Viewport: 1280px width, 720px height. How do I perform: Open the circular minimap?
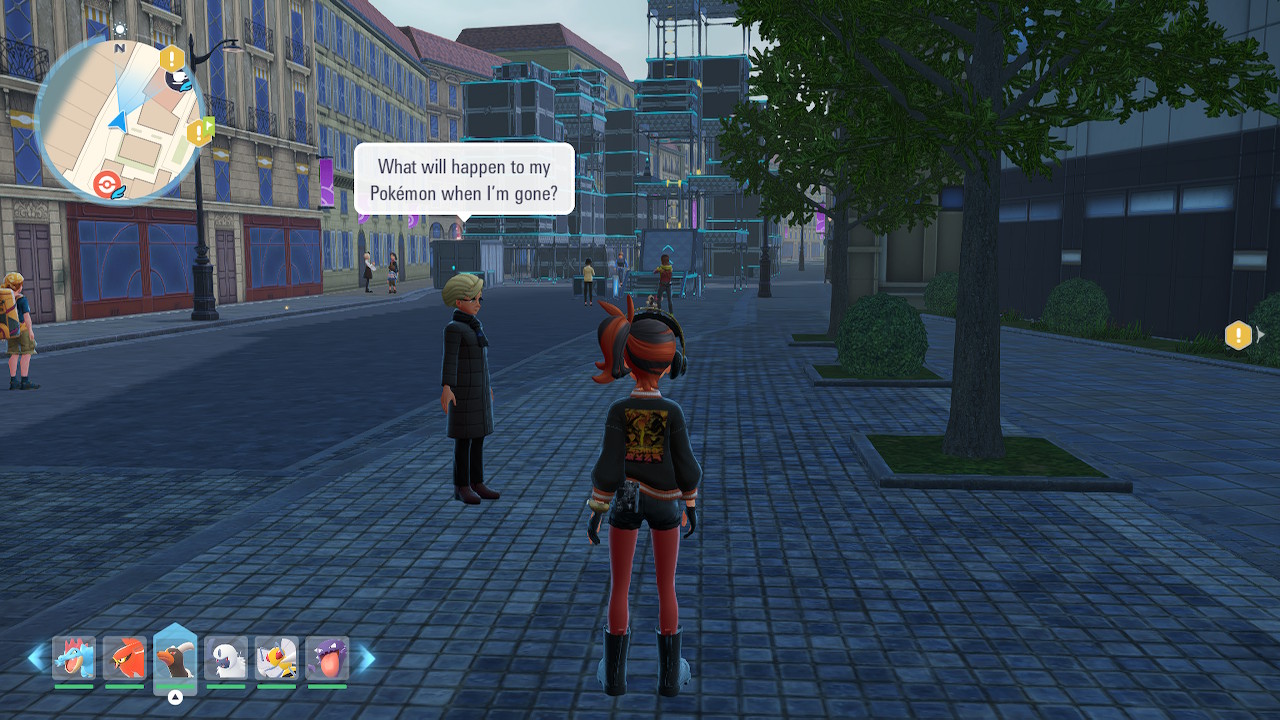pyautogui.click(x=118, y=122)
